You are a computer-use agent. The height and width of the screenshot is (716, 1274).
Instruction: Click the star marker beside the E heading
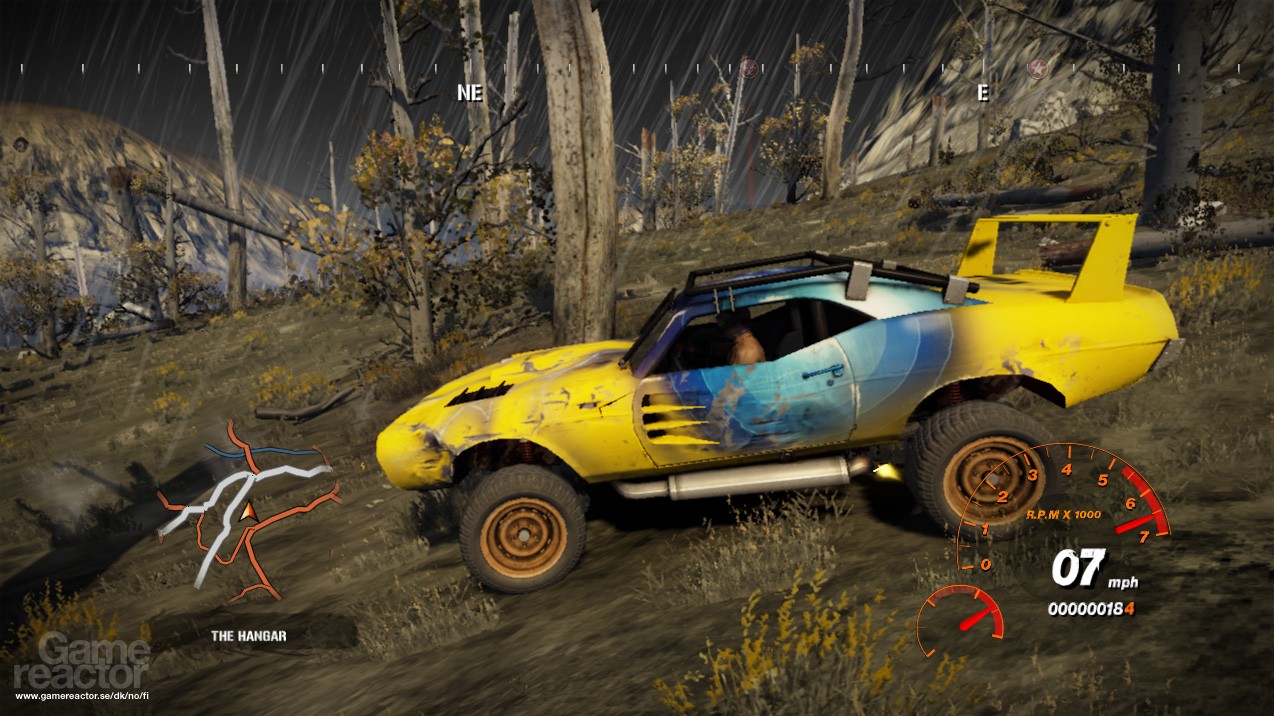(1037, 68)
